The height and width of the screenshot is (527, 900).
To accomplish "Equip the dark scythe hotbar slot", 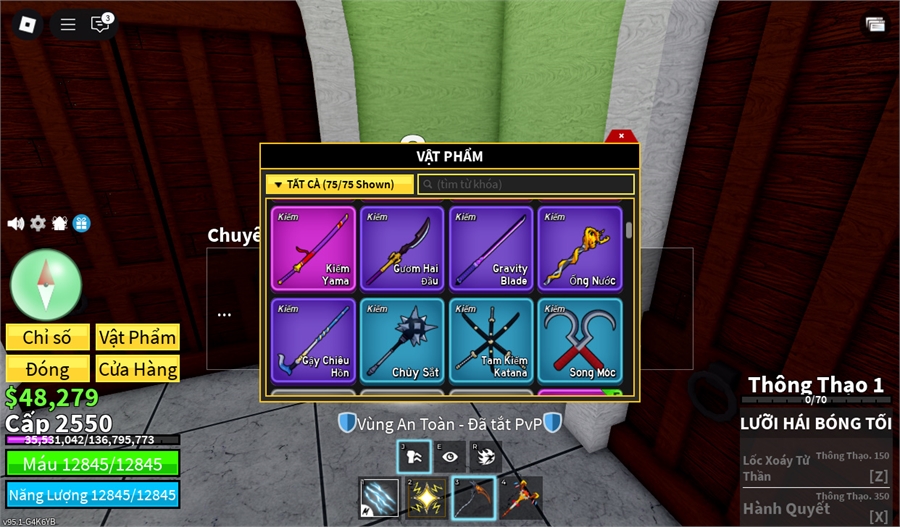I will coord(474,498).
